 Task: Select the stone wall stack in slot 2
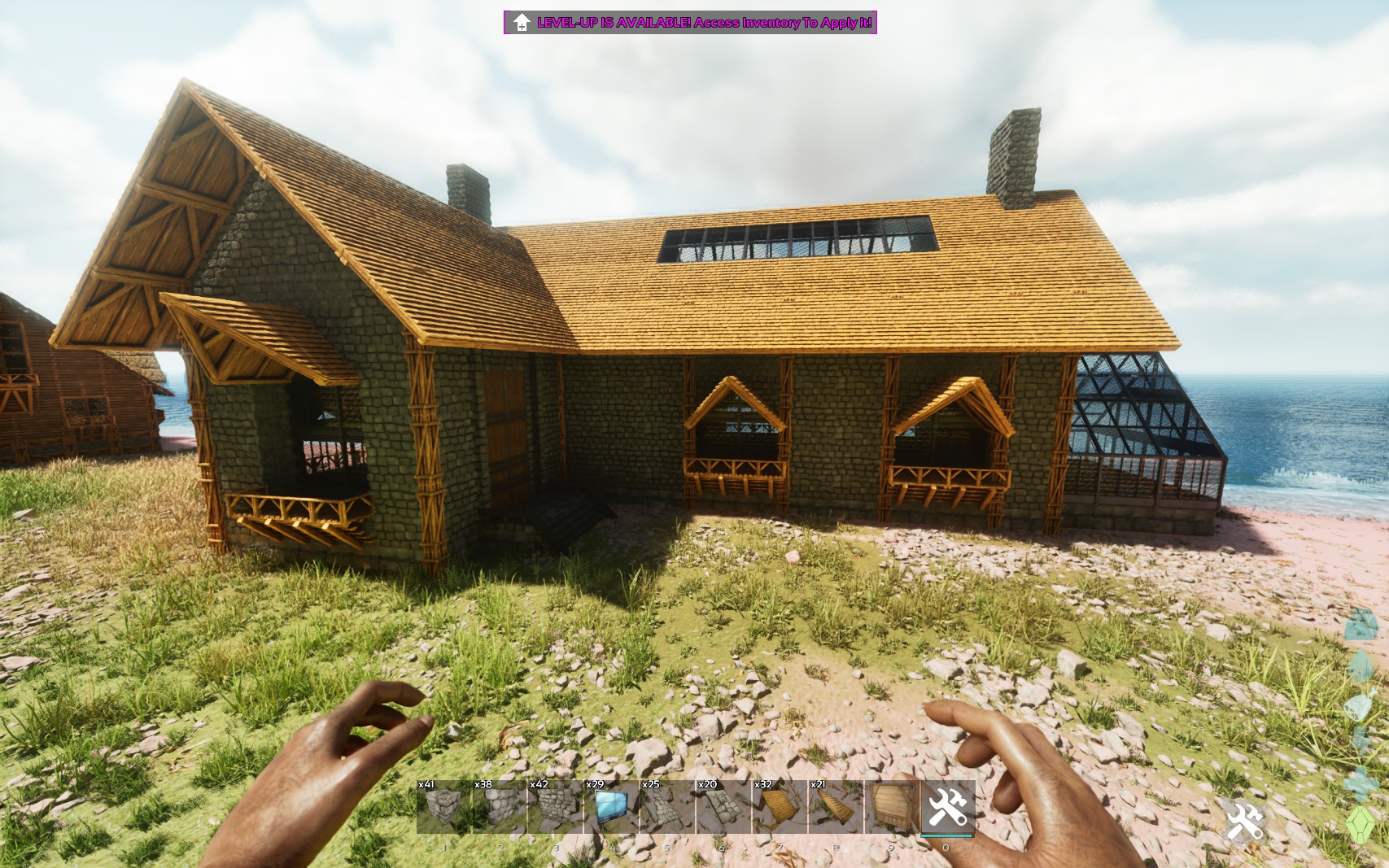(500, 810)
